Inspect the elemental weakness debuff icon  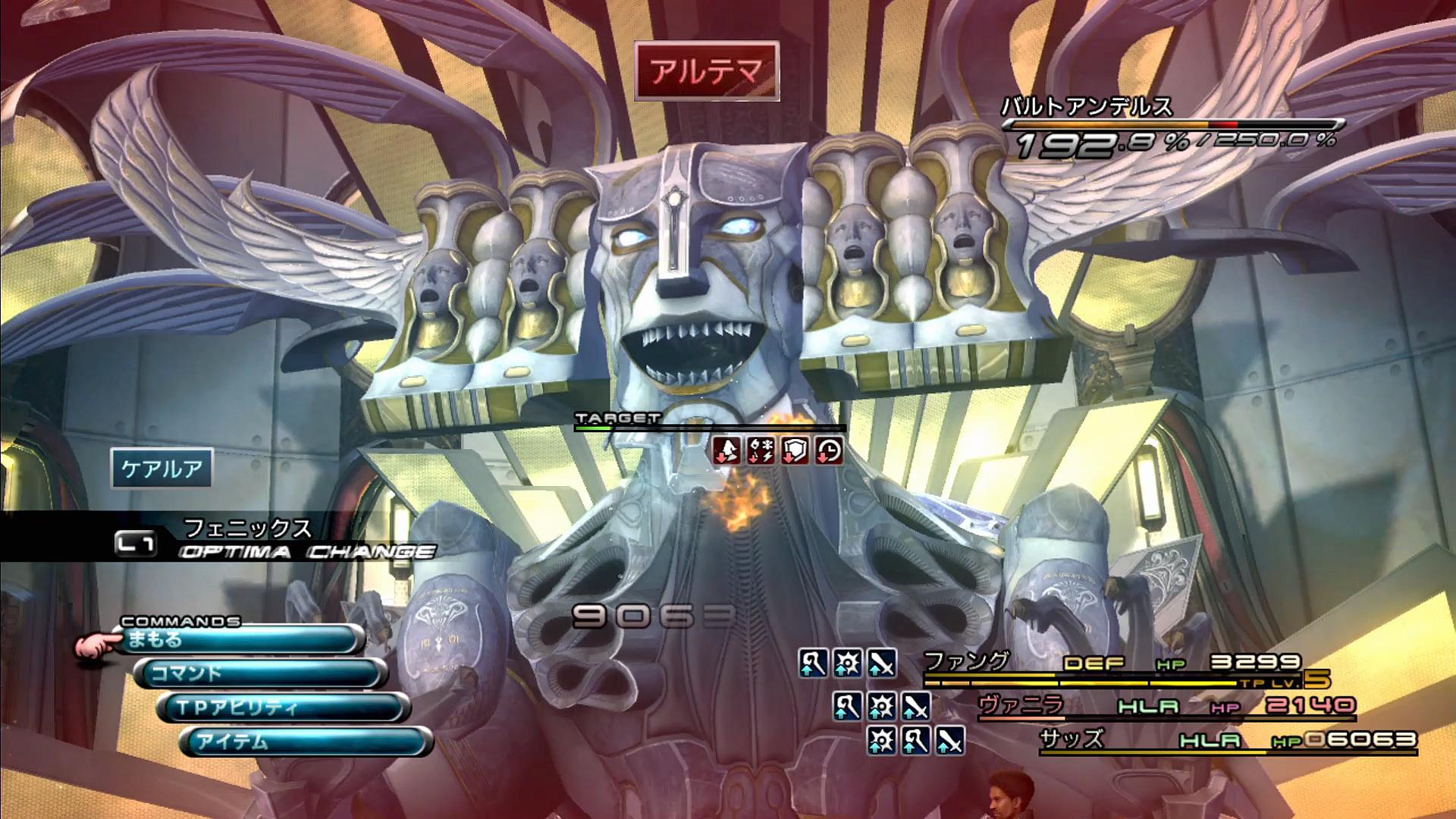[x=761, y=450]
